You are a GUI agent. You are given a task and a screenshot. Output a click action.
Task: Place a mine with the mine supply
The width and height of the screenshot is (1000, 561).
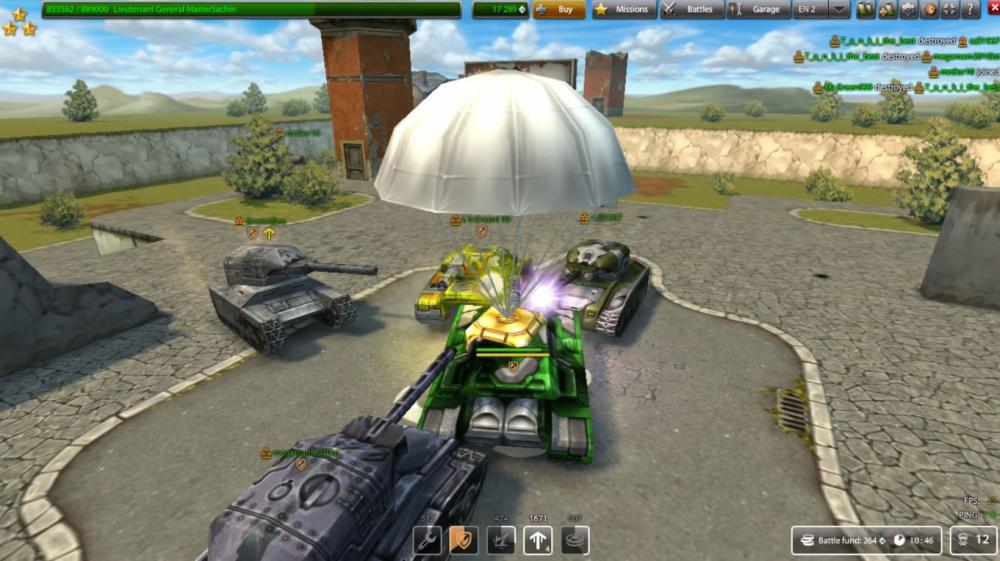pyautogui.click(x=575, y=540)
